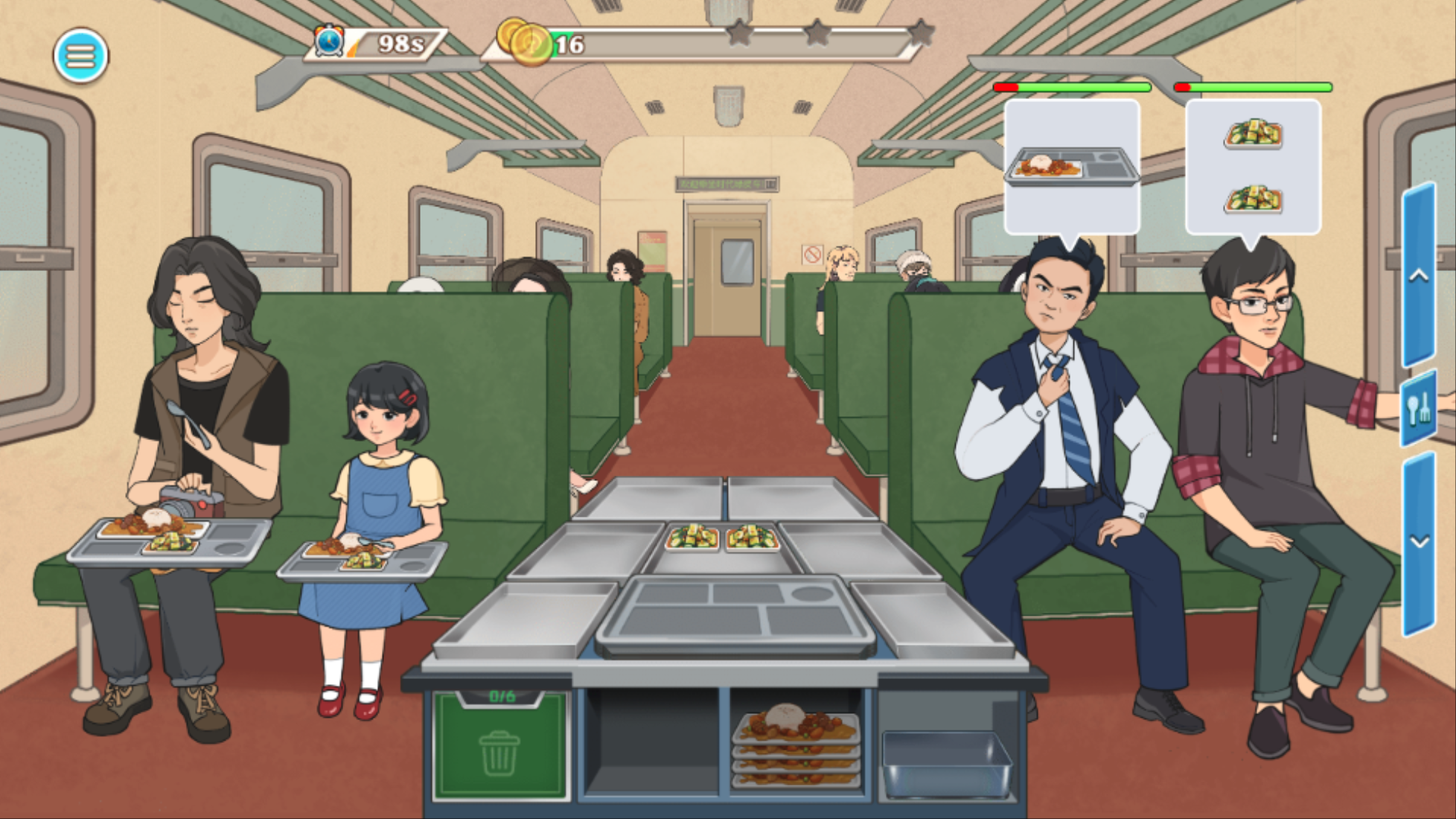Open the businessman's rice tray order bubble
1456x819 pixels.
[1072, 168]
